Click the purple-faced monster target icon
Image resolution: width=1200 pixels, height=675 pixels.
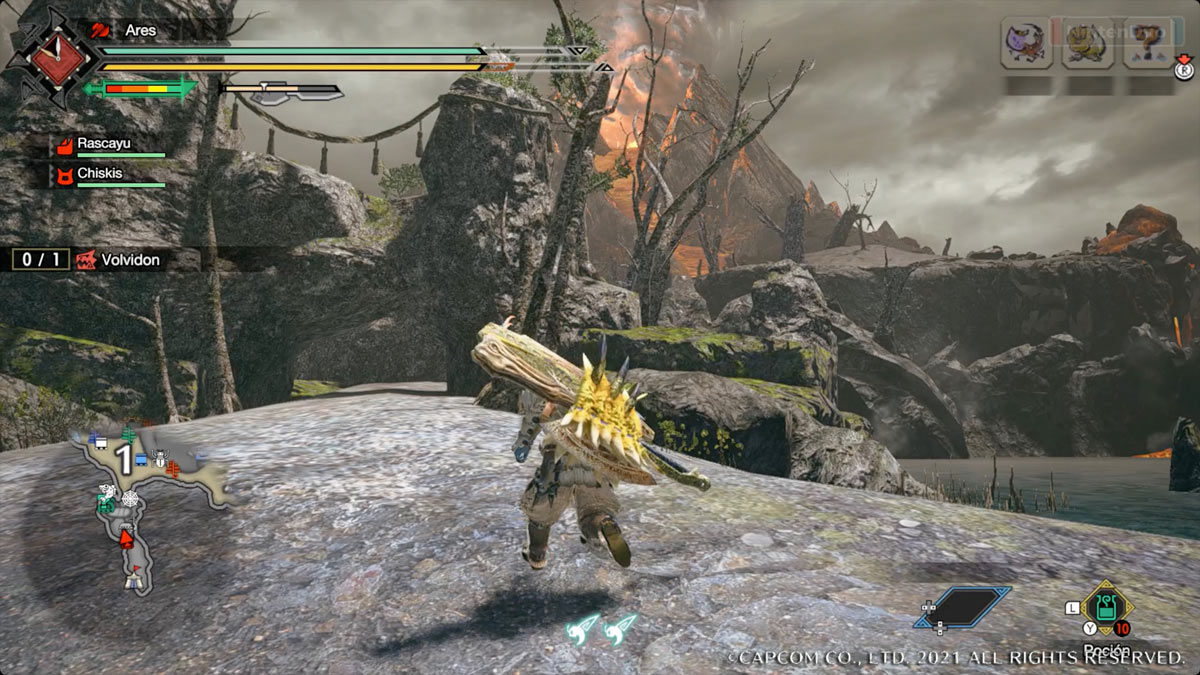point(1024,43)
